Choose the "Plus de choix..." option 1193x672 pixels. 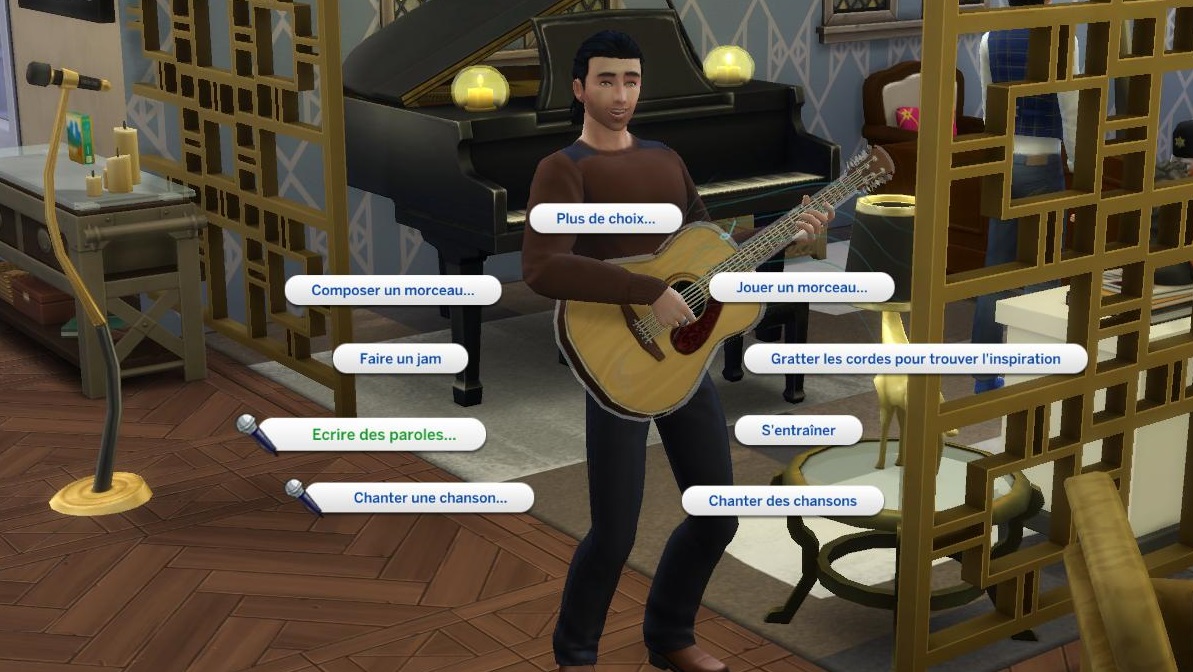click(605, 219)
